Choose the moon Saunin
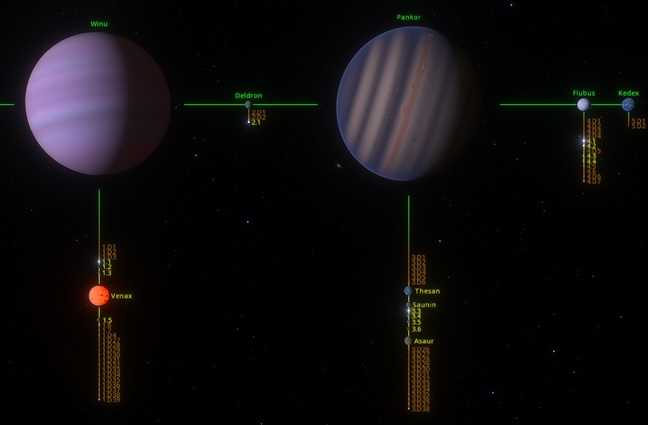648x425 pixels. click(408, 305)
